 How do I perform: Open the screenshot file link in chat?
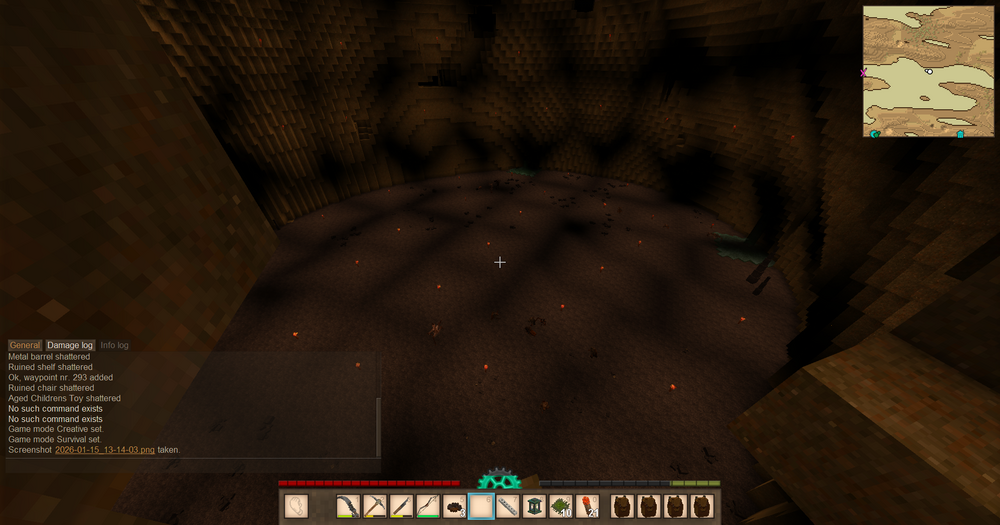coord(105,450)
